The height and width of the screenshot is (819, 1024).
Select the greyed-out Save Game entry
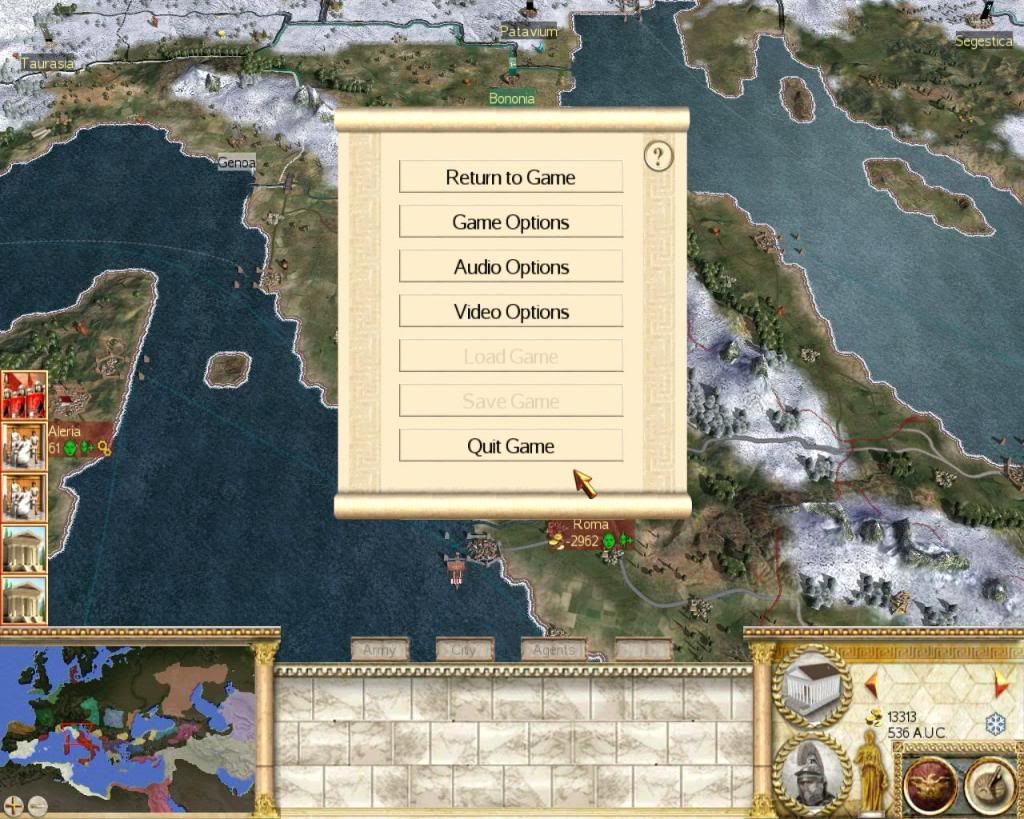tap(511, 401)
